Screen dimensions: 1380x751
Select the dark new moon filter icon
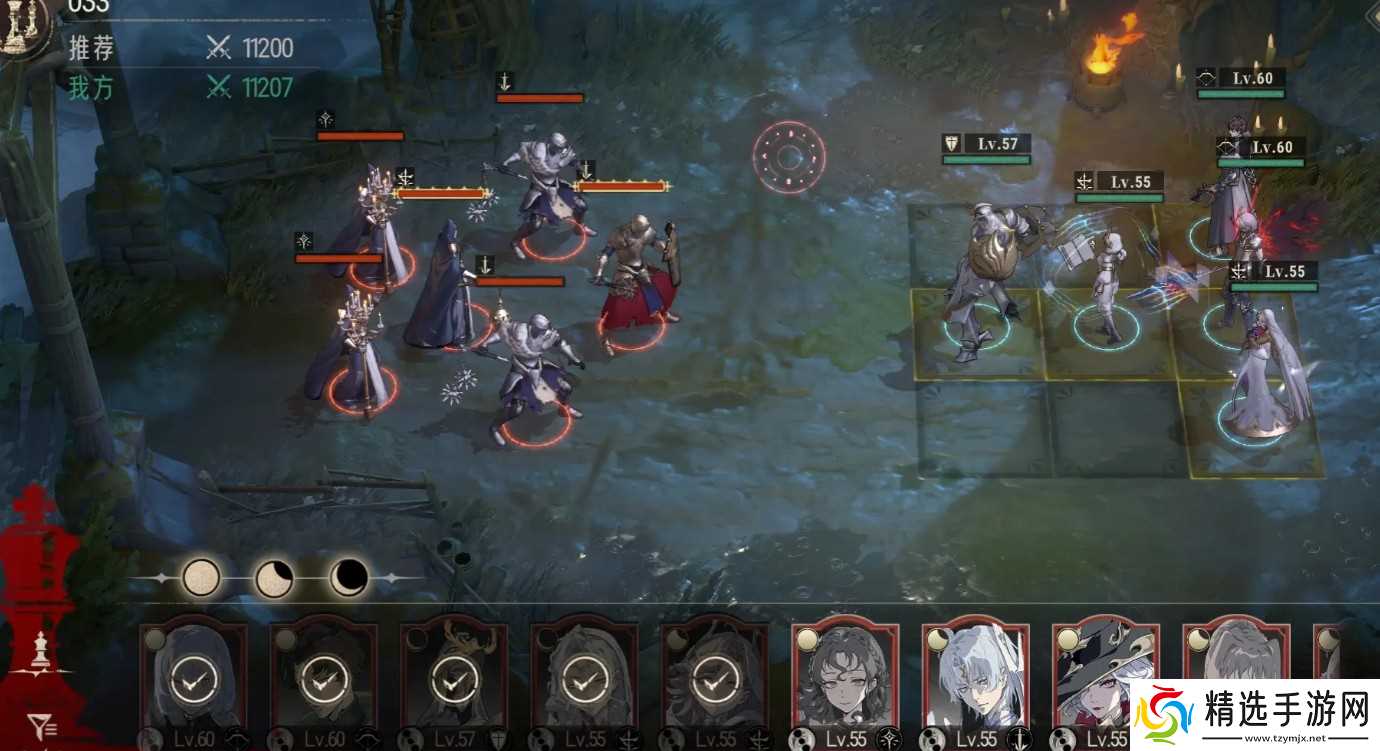[349, 577]
